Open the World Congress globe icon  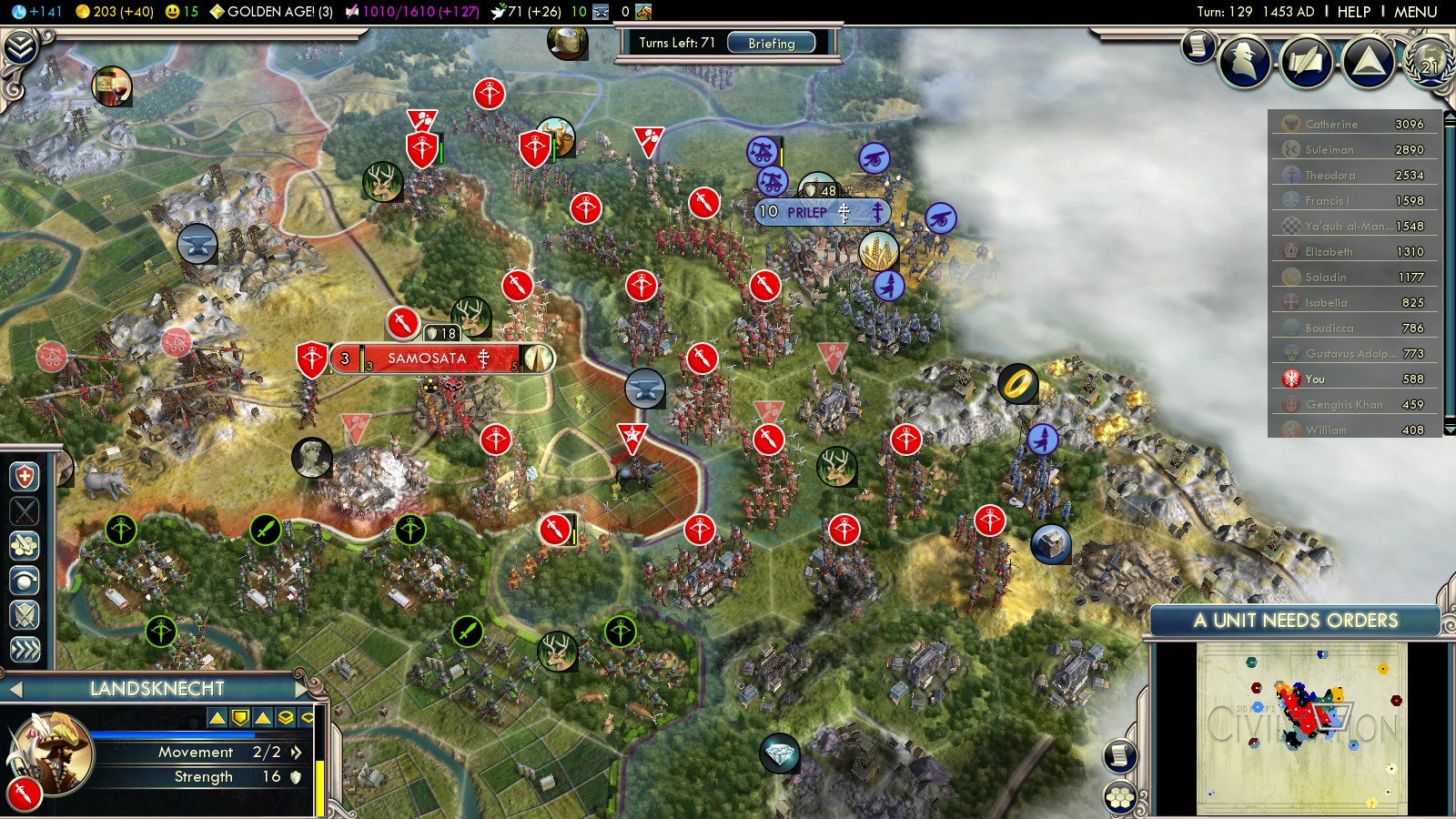1429,64
